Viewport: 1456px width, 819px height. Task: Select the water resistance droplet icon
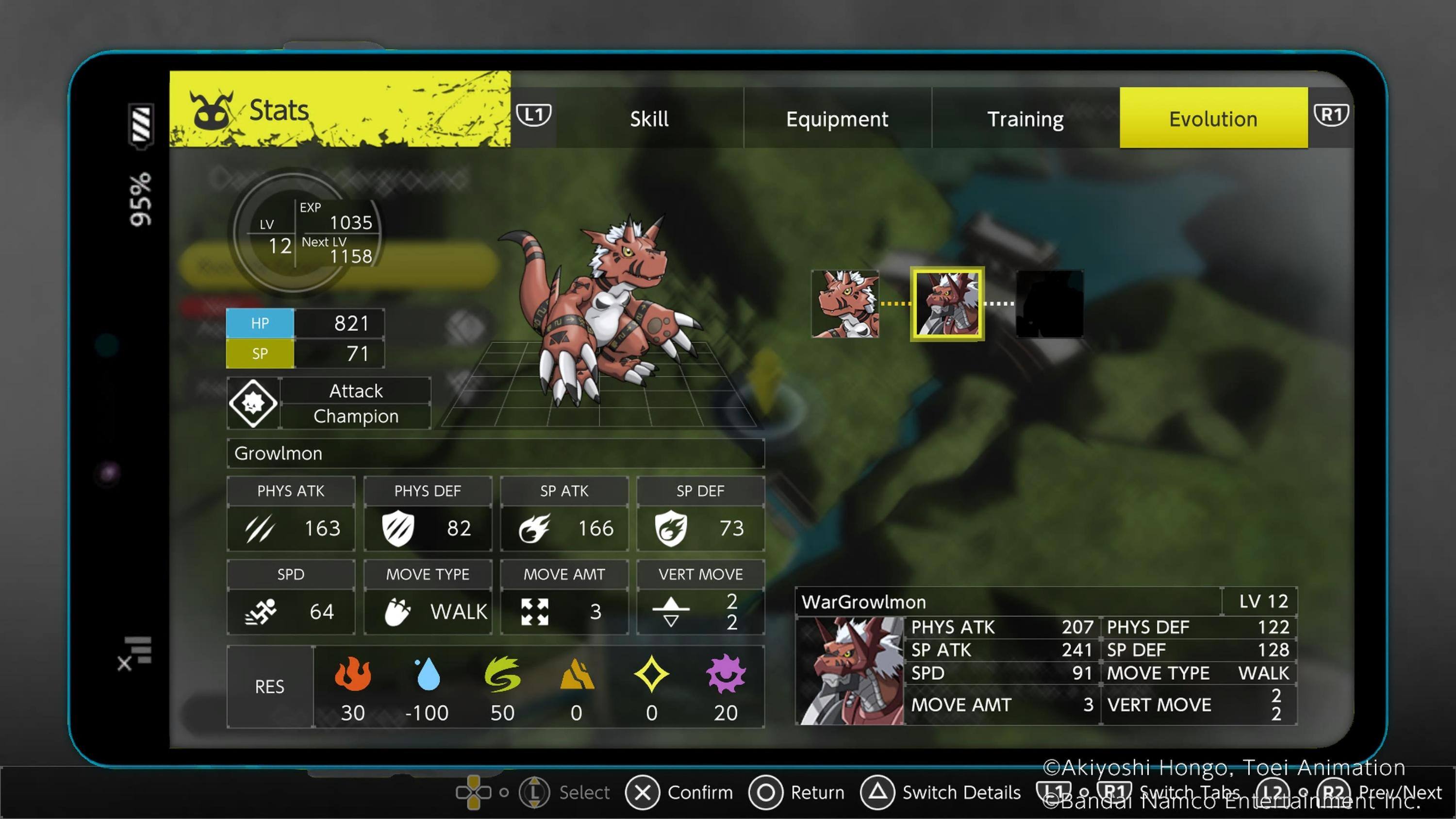click(x=428, y=674)
